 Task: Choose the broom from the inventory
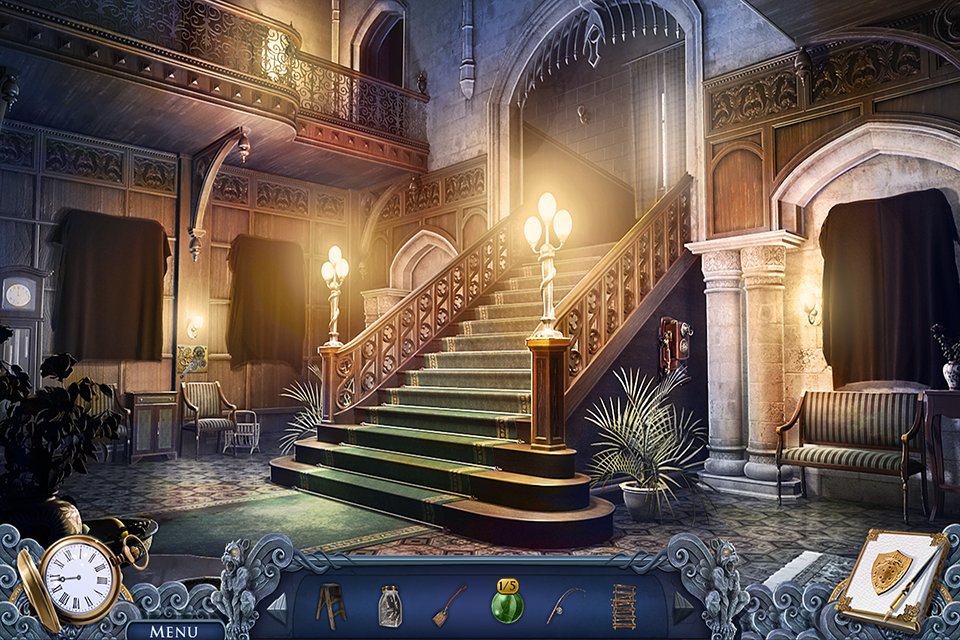click(449, 605)
